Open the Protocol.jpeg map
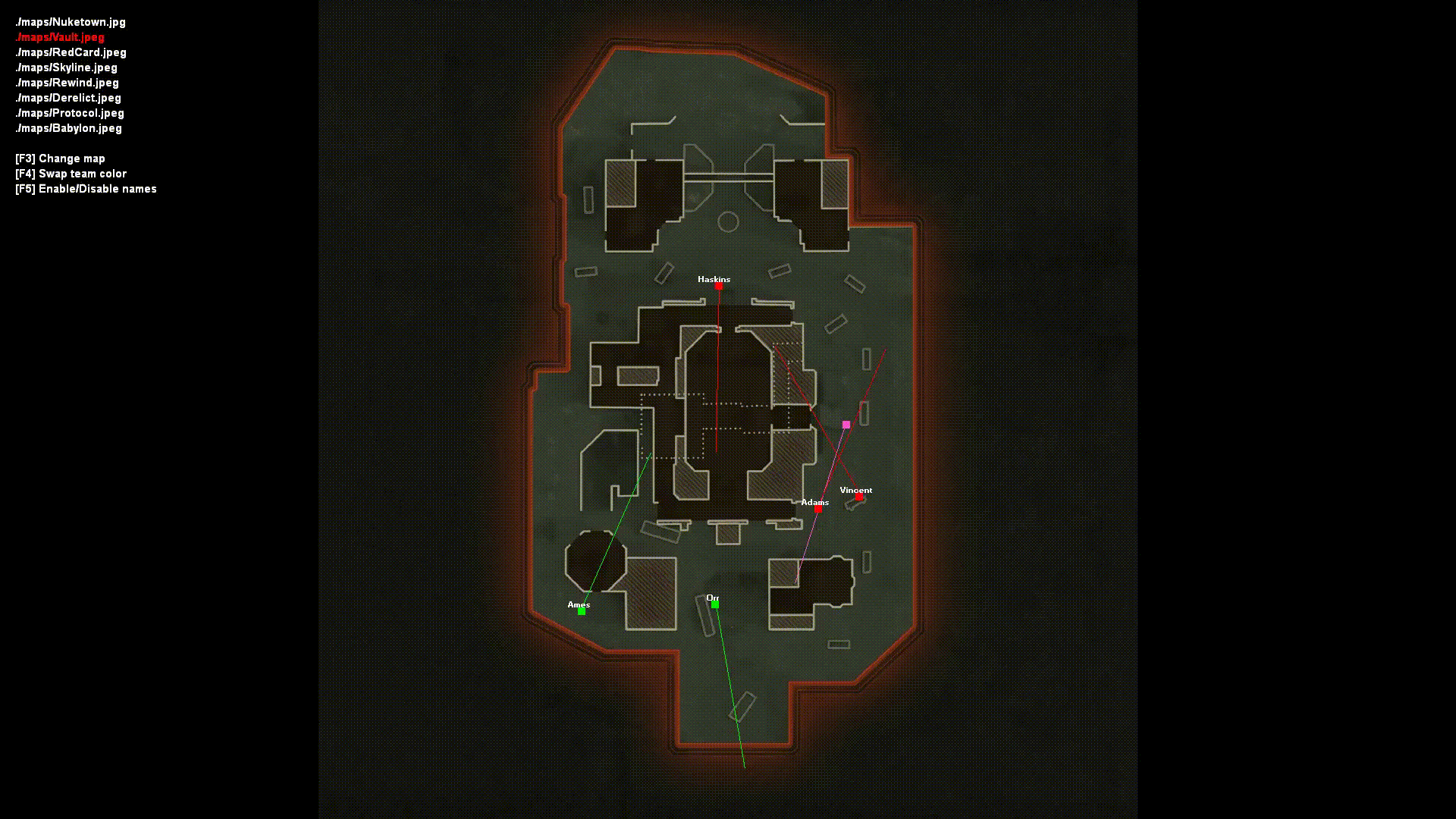Image resolution: width=1456 pixels, height=819 pixels. click(69, 113)
